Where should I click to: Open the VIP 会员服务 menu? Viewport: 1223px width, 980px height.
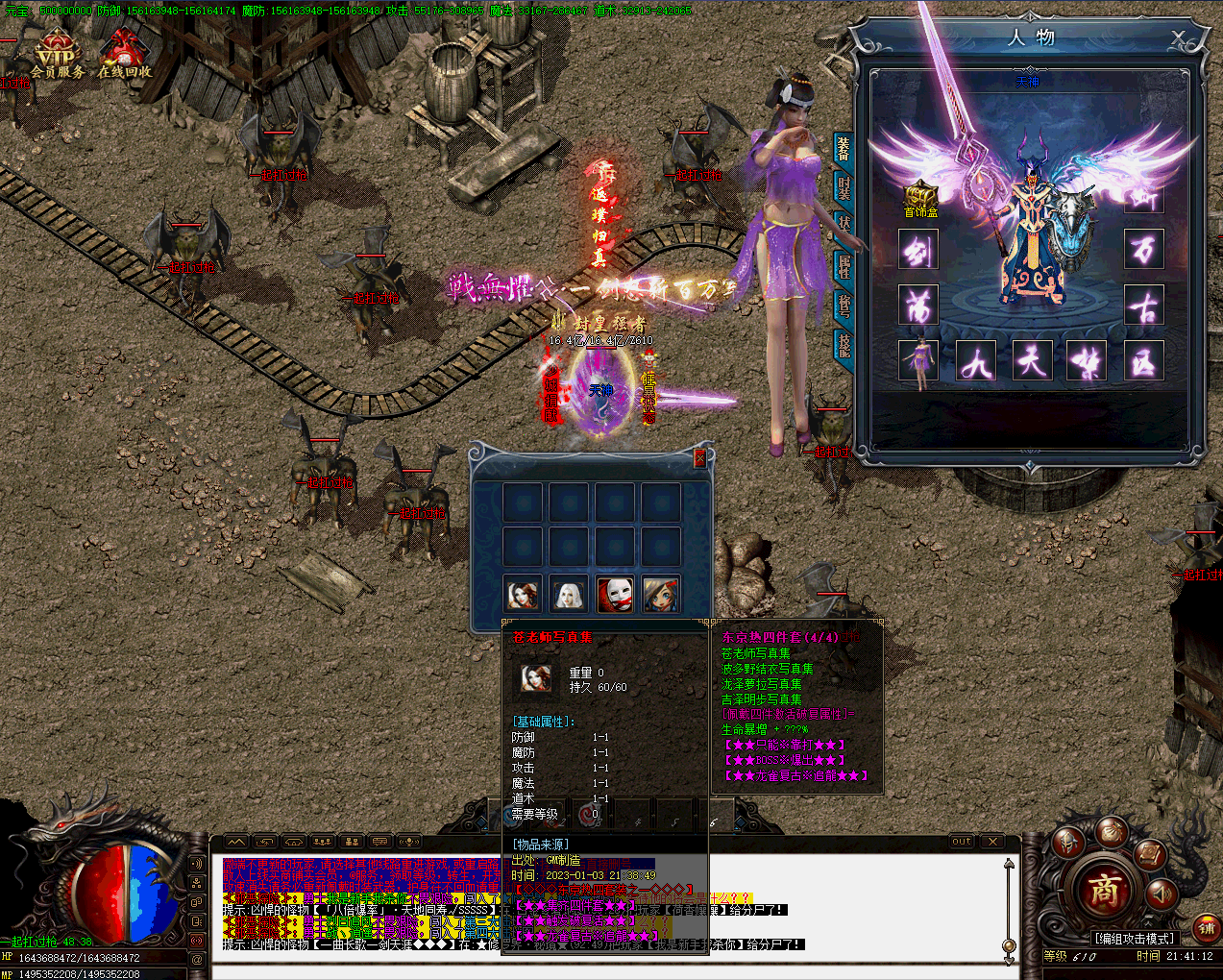click(x=57, y=56)
